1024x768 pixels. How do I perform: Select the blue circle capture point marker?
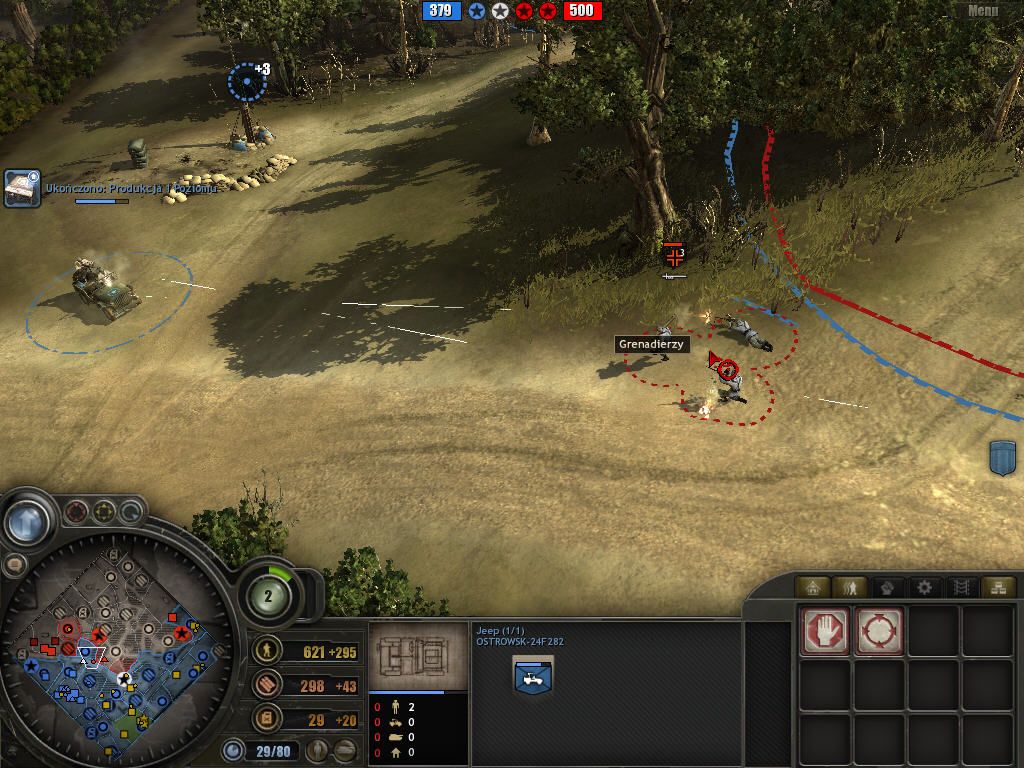pyautogui.click(x=247, y=82)
